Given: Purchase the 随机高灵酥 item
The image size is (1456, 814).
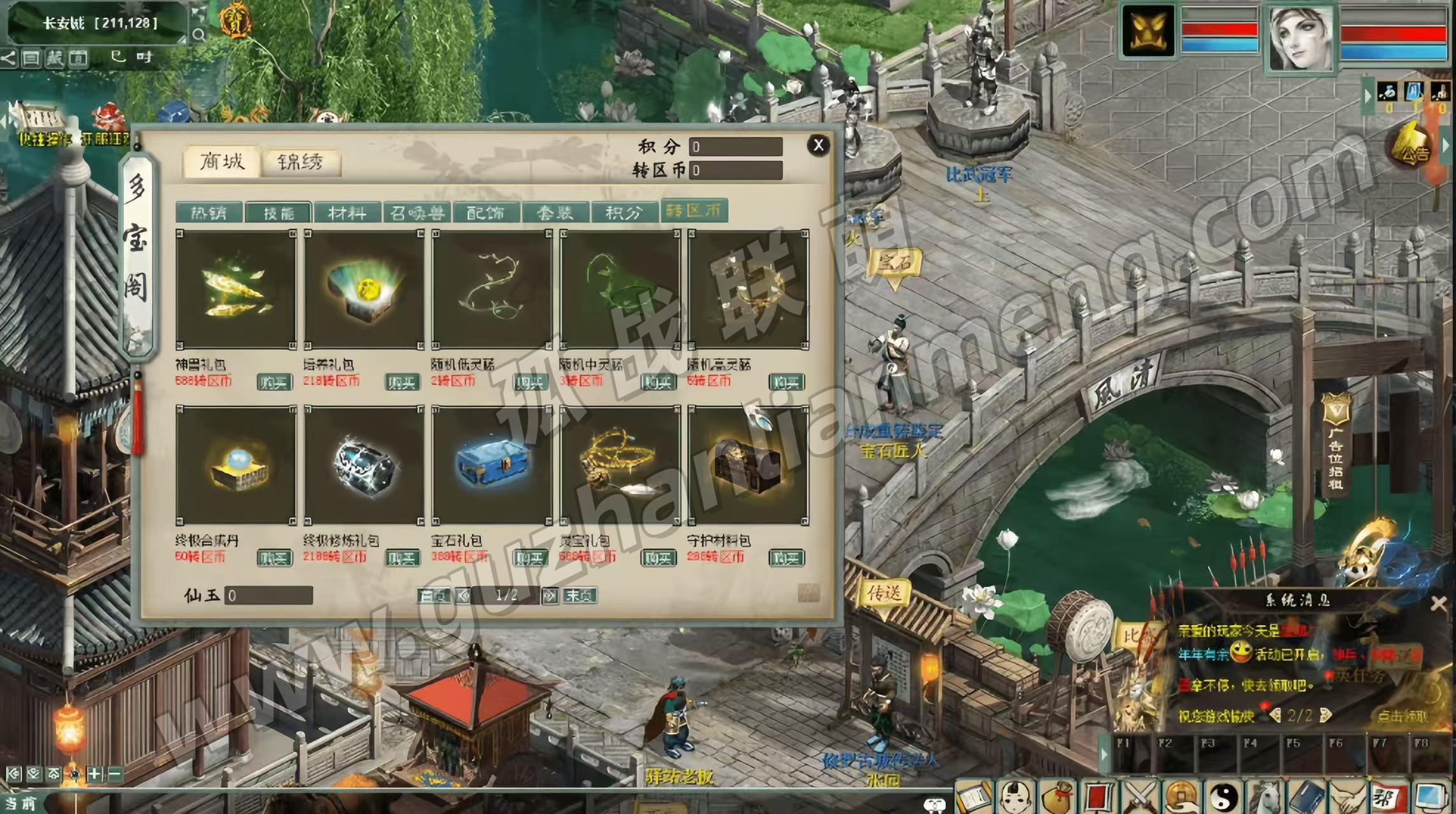Looking at the screenshot, I should click(x=786, y=382).
